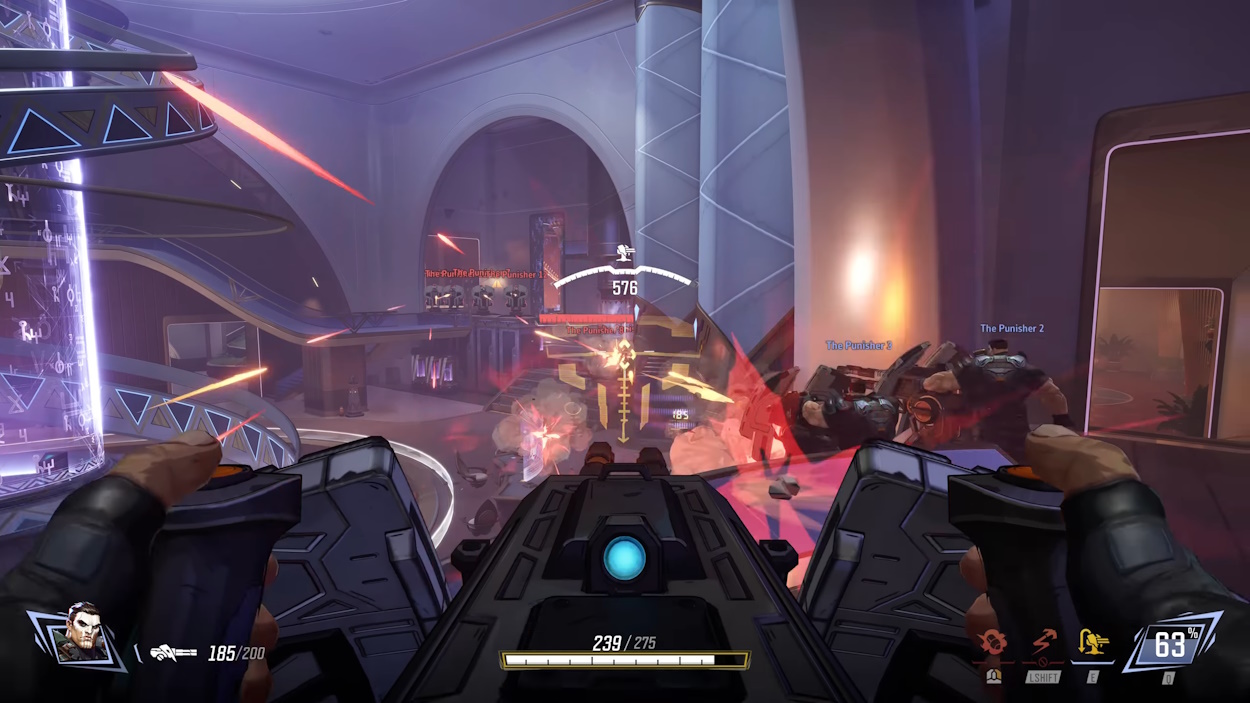This screenshot has width=1250, height=703.
Task: Toggle the yellow turret deploy ability
Action: [1093, 643]
